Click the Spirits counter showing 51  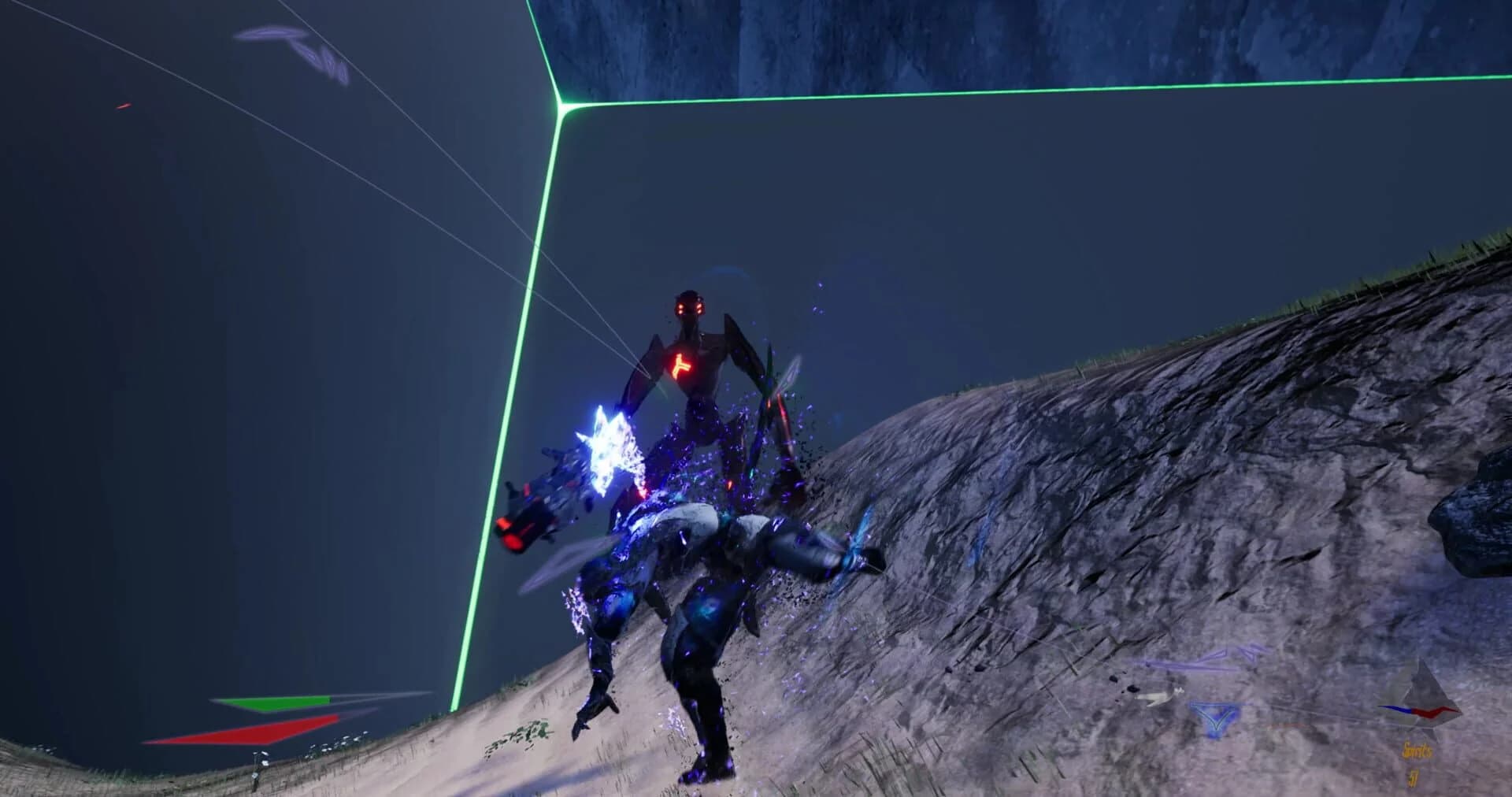(1412, 778)
